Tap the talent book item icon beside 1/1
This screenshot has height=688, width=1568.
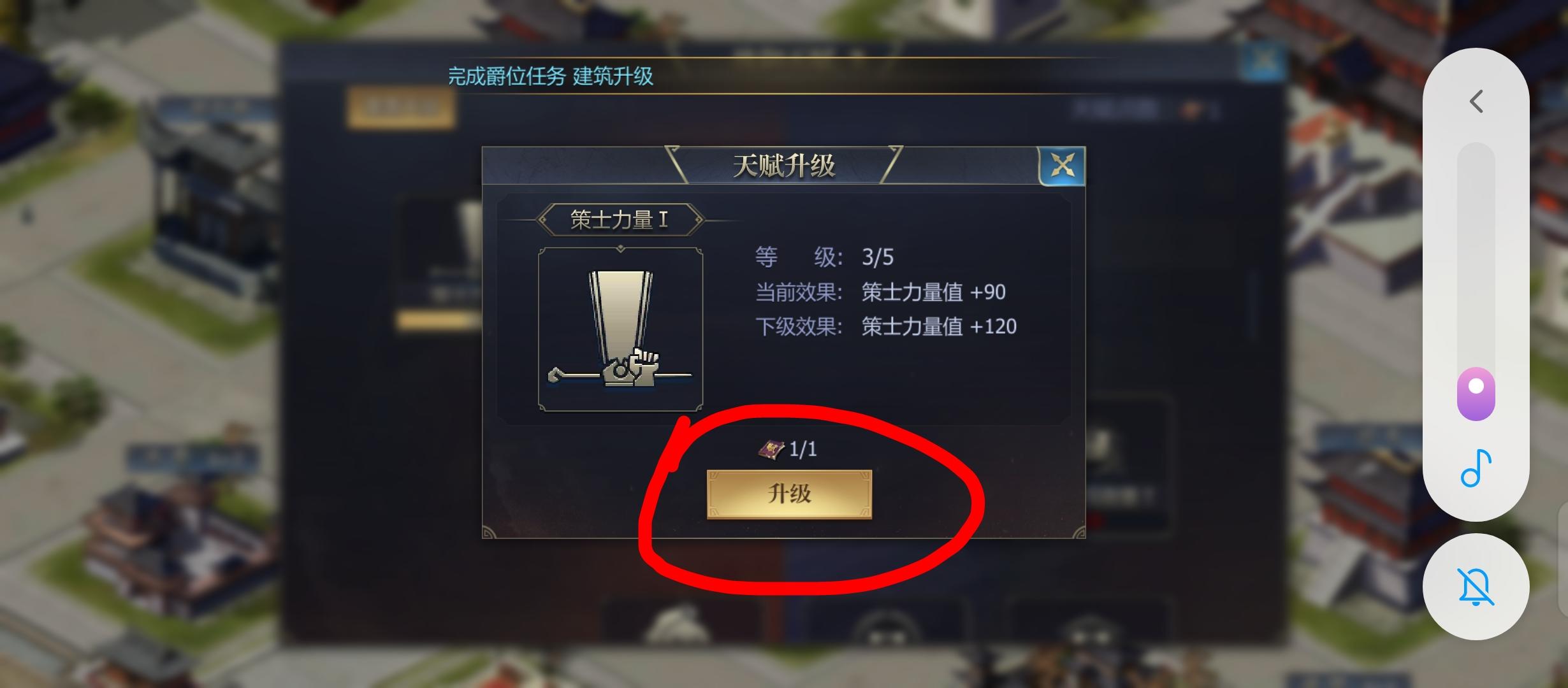tap(771, 448)
